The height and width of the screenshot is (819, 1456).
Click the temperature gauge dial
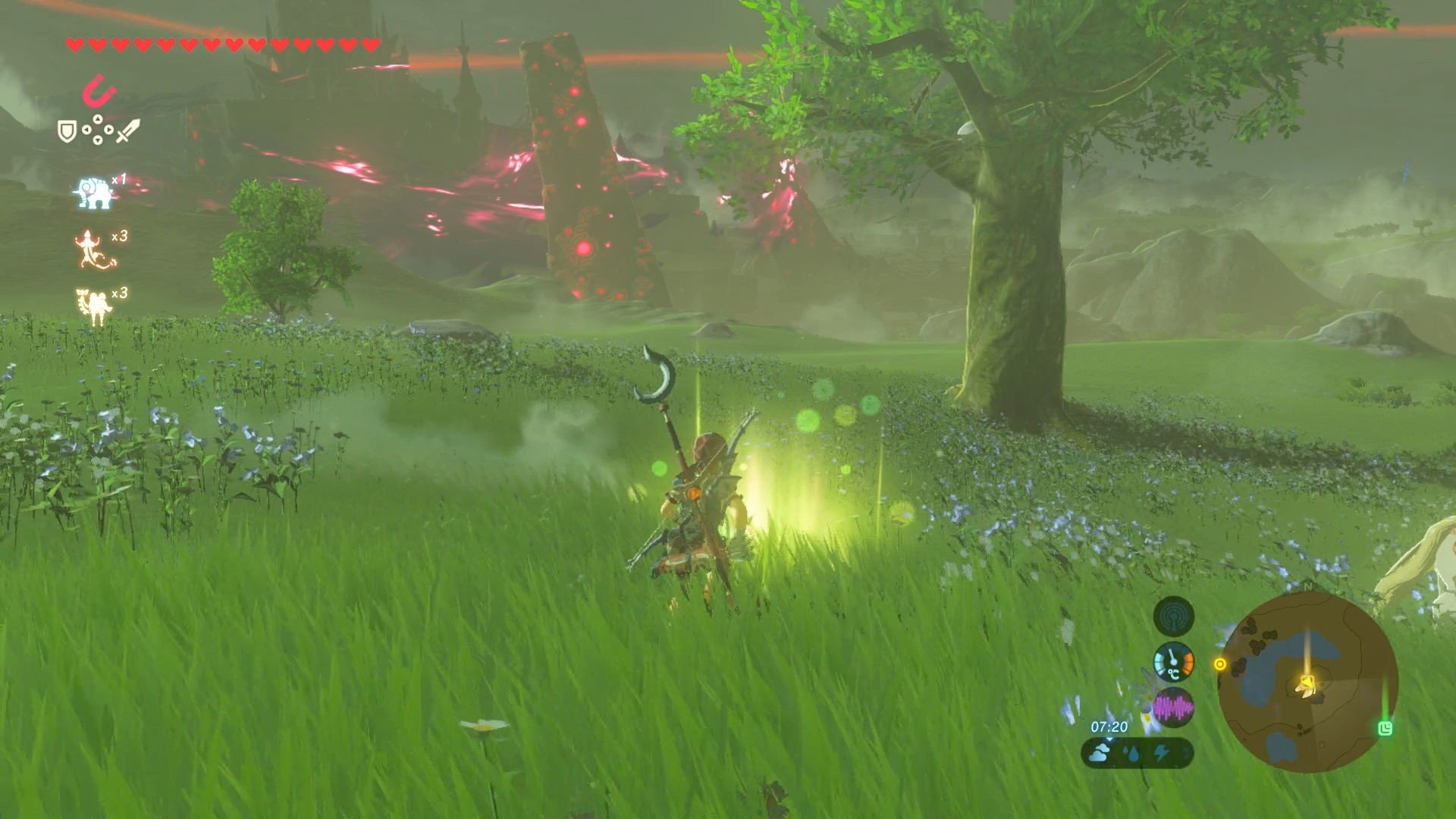[x=1174, y=663]
